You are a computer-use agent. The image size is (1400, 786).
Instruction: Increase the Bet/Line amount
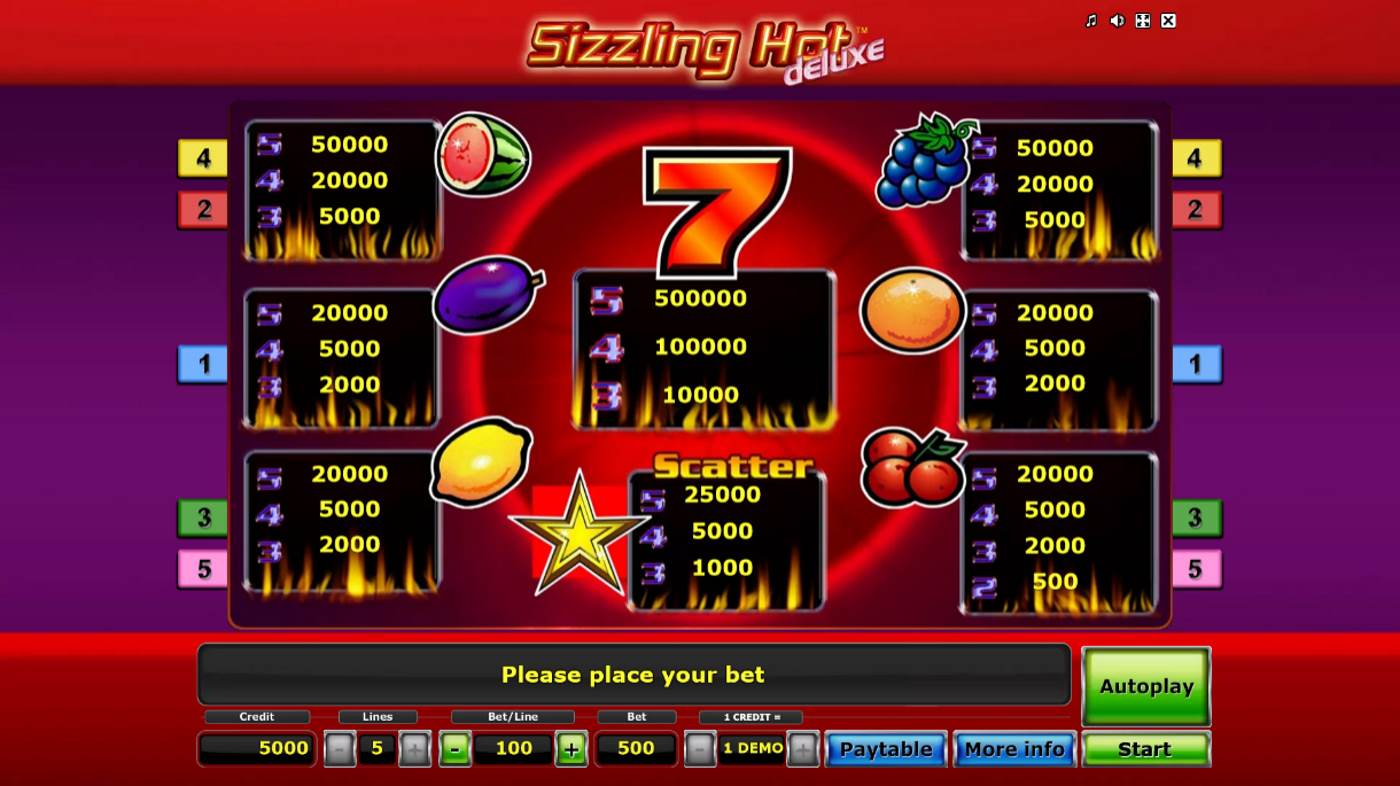571,749
